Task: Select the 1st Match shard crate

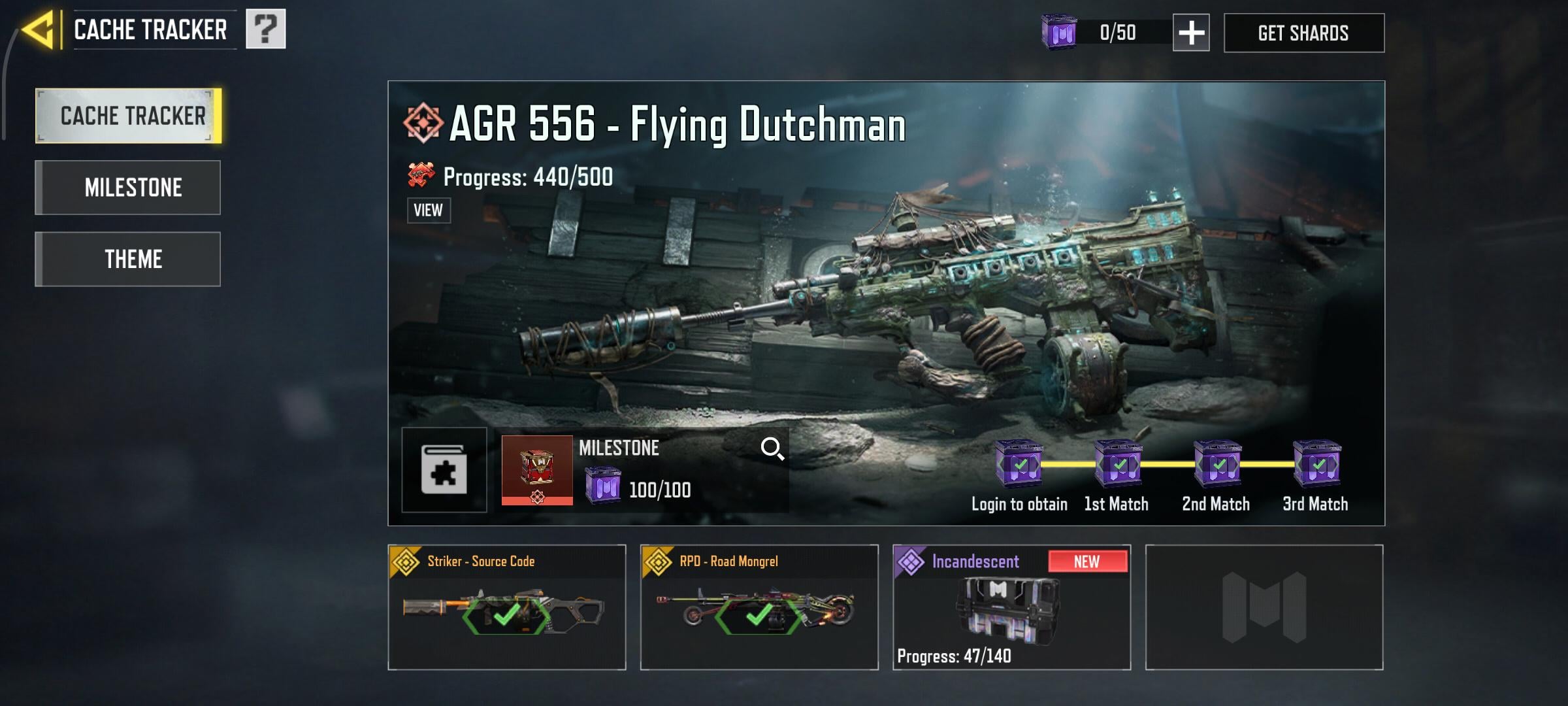Action: click(1118, 464)
